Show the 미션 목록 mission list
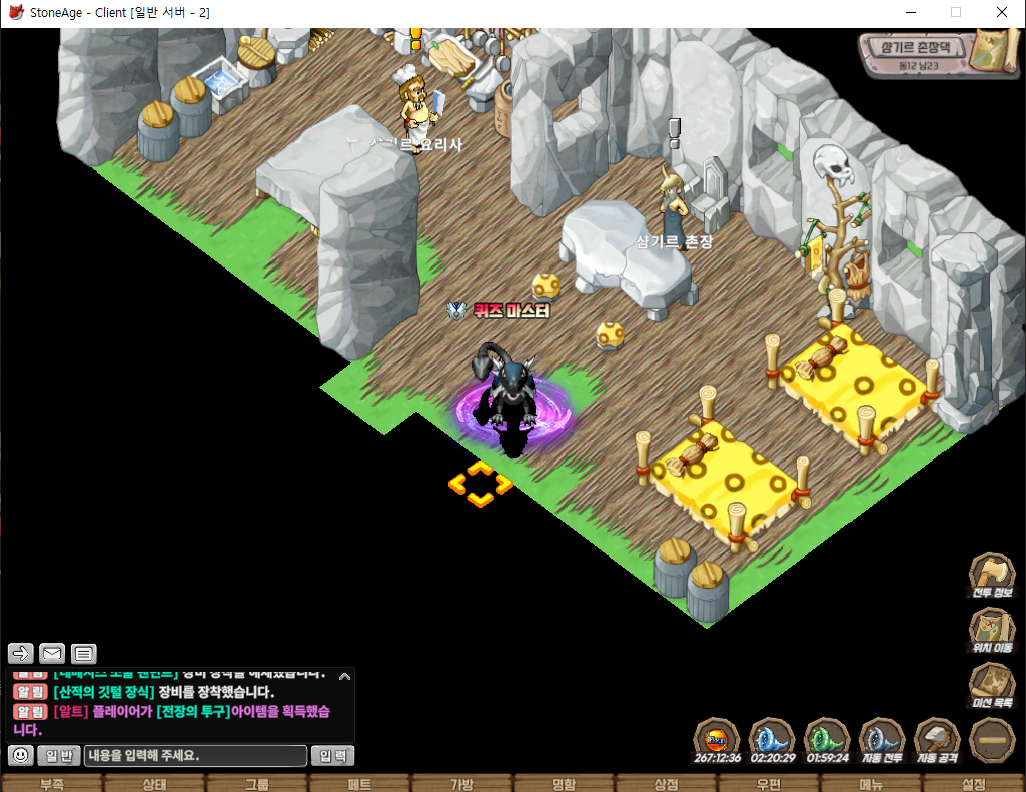 pos(992,686)
